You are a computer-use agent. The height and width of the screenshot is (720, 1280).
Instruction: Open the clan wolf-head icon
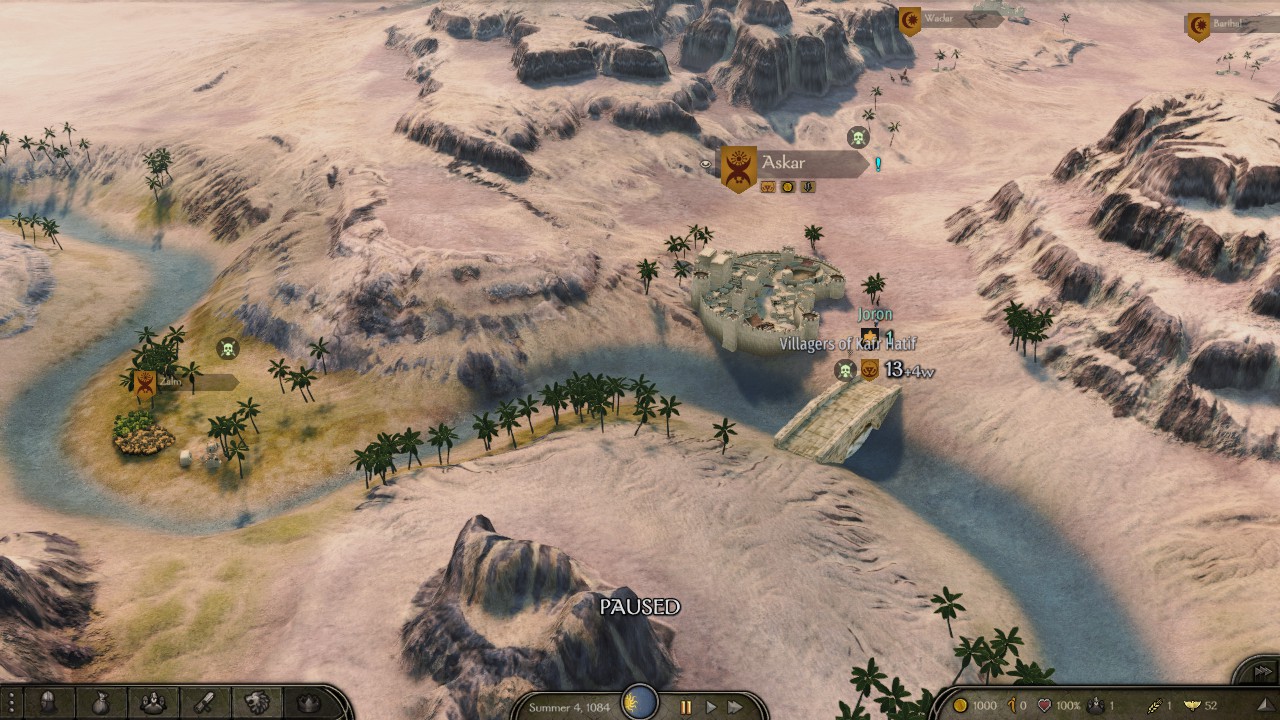(257, 703)
